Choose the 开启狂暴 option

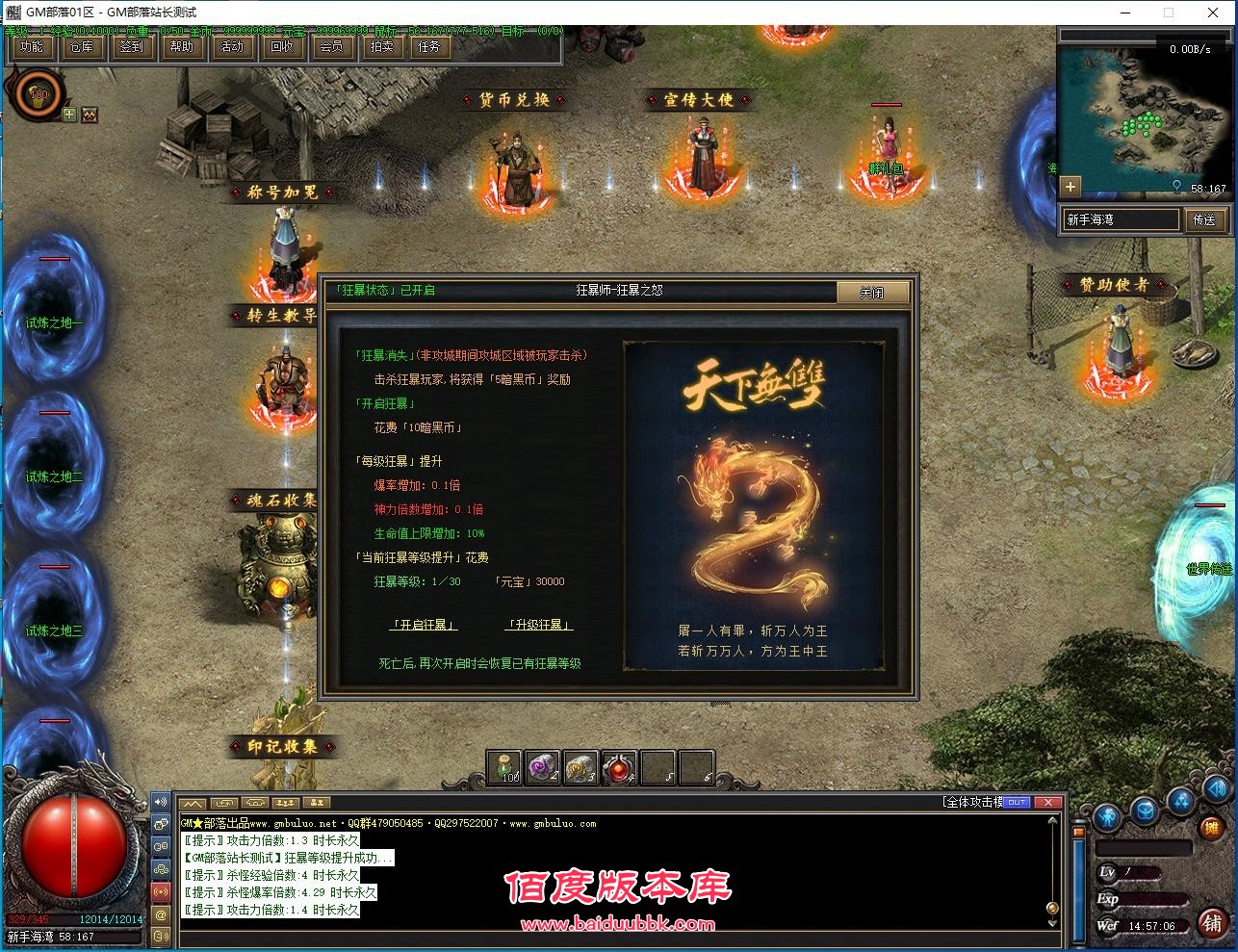click(x=424, y=625)
